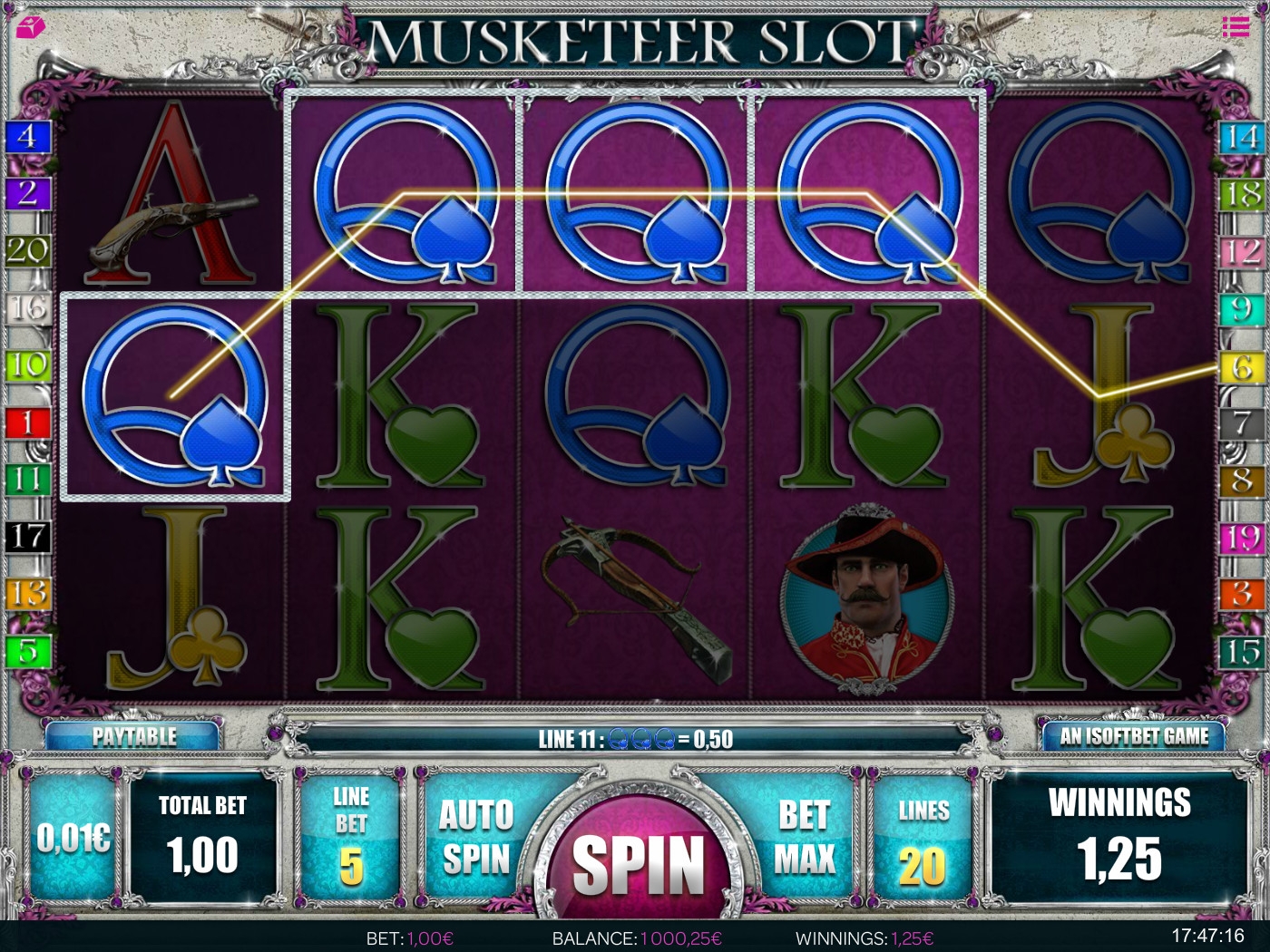Highlight payline 1 marker
1270x952 pixels.
[26, 422]
